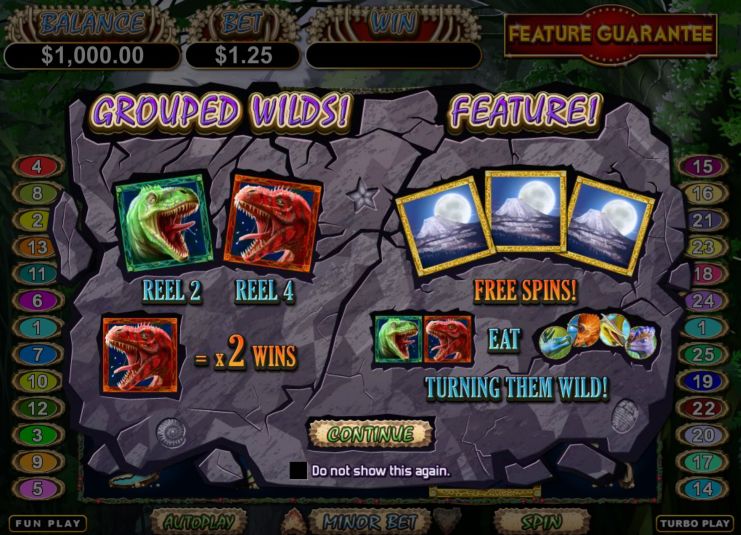Choose payline number 7
This screenshot has height=535, width=741.
click(x=37, y=354)
